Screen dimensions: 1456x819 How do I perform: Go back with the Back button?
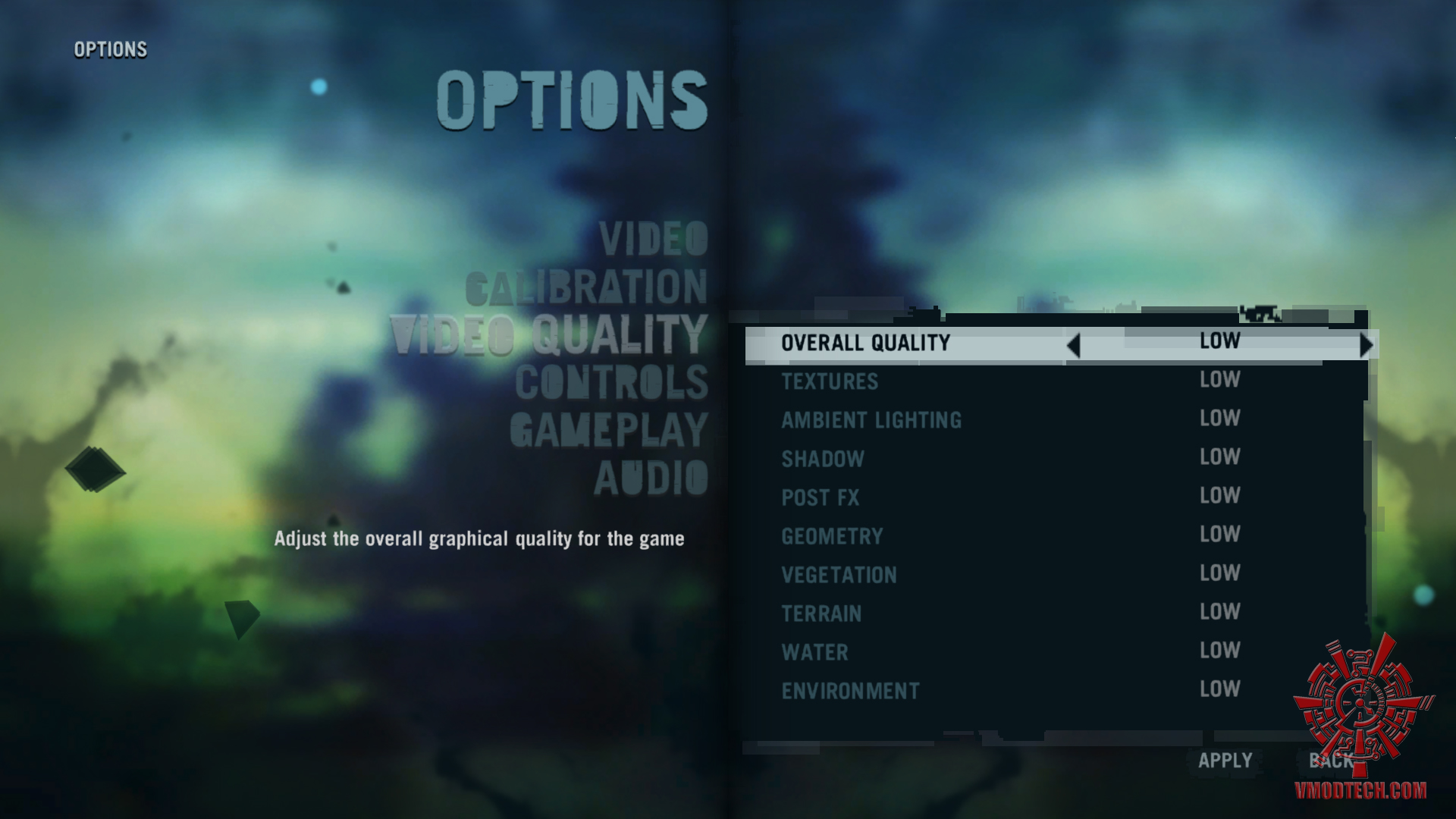click(x=1329, y=761)
